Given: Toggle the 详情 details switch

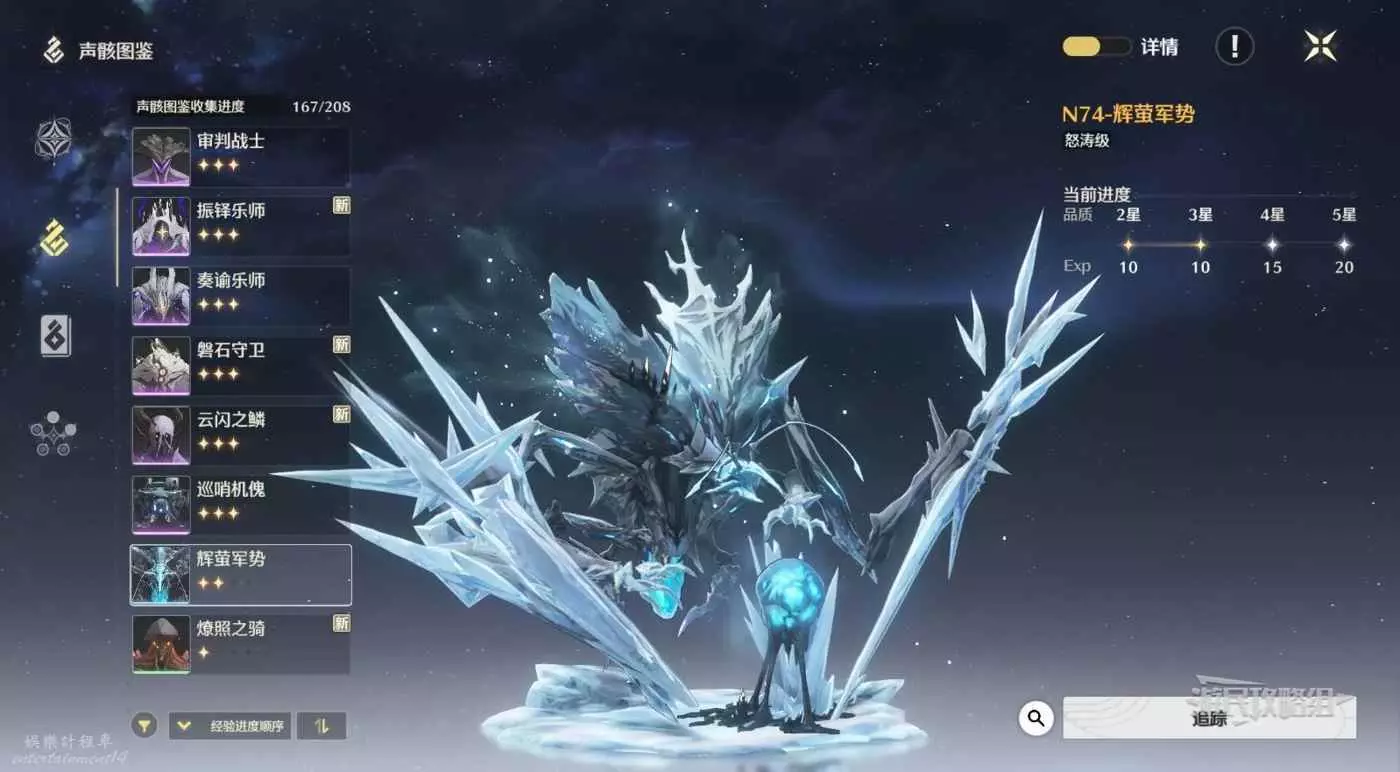Looking at the screenshot, I should (x=1096, y=47).
